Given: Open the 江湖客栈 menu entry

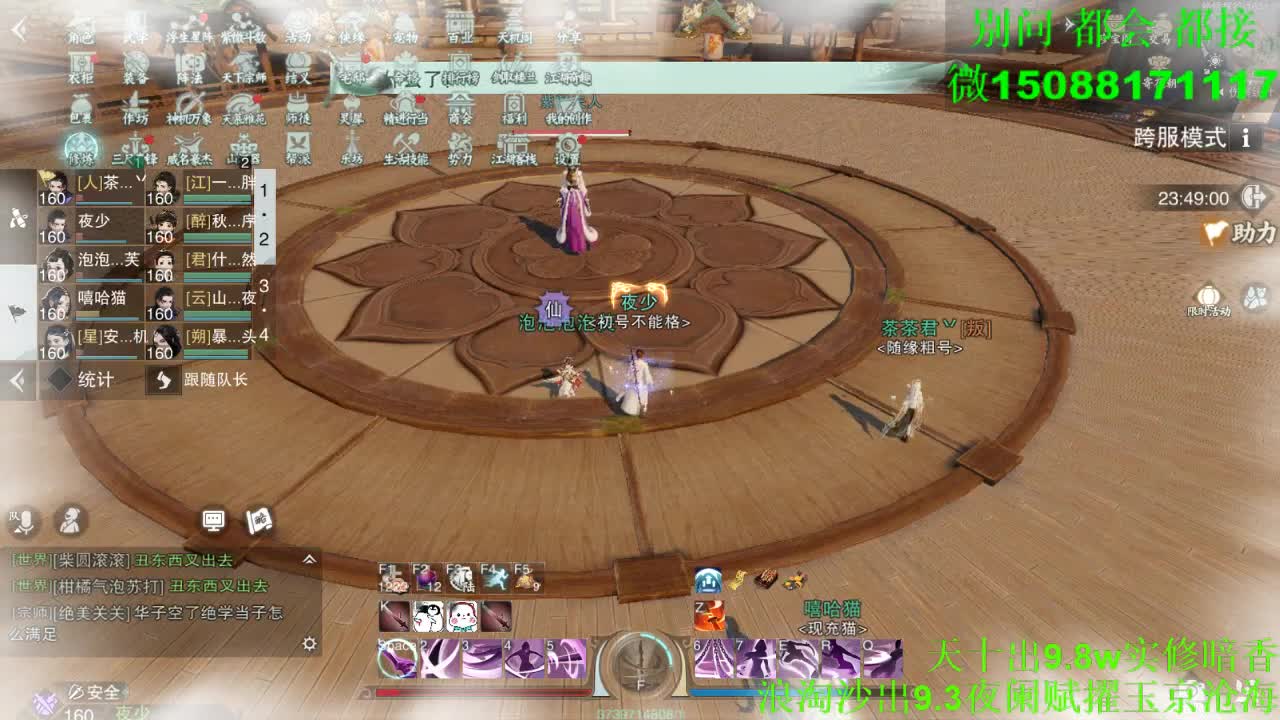Looking at the screenshot, I should (x=512, y=148).
